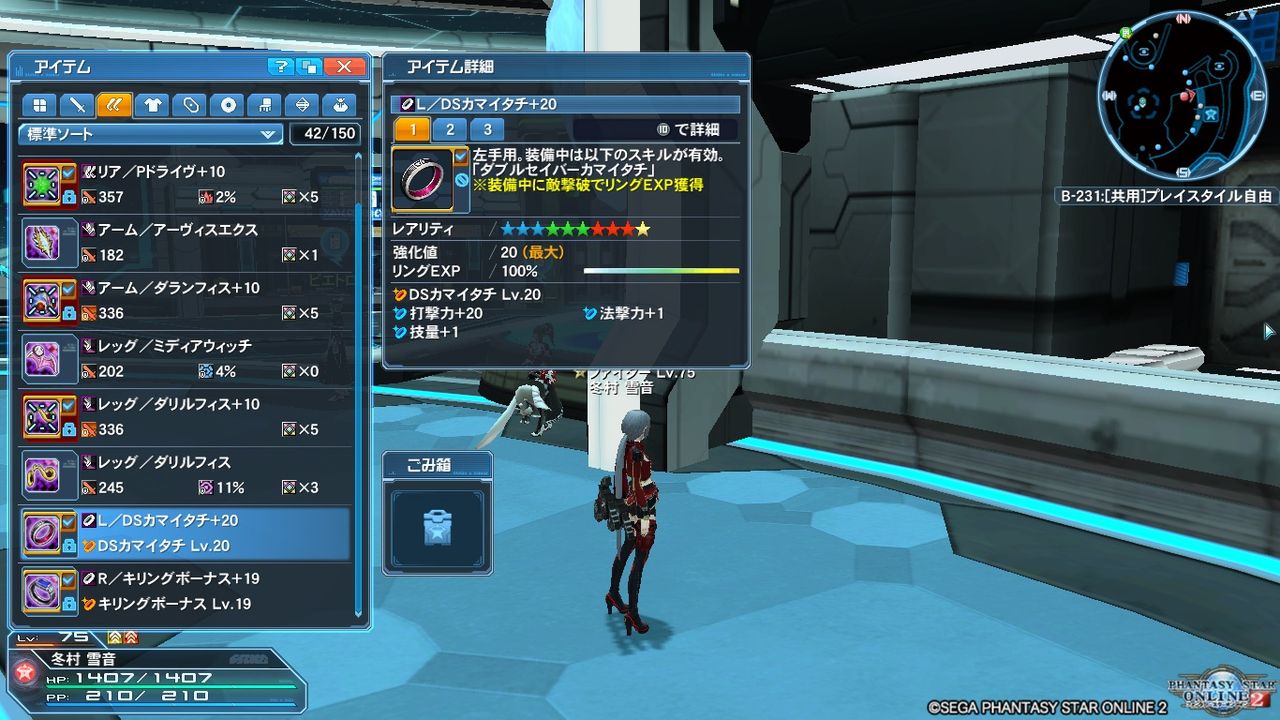This screenshot has width=1280, height=720.
Task: Click the disc category circle icon
Action: point(230,104)
